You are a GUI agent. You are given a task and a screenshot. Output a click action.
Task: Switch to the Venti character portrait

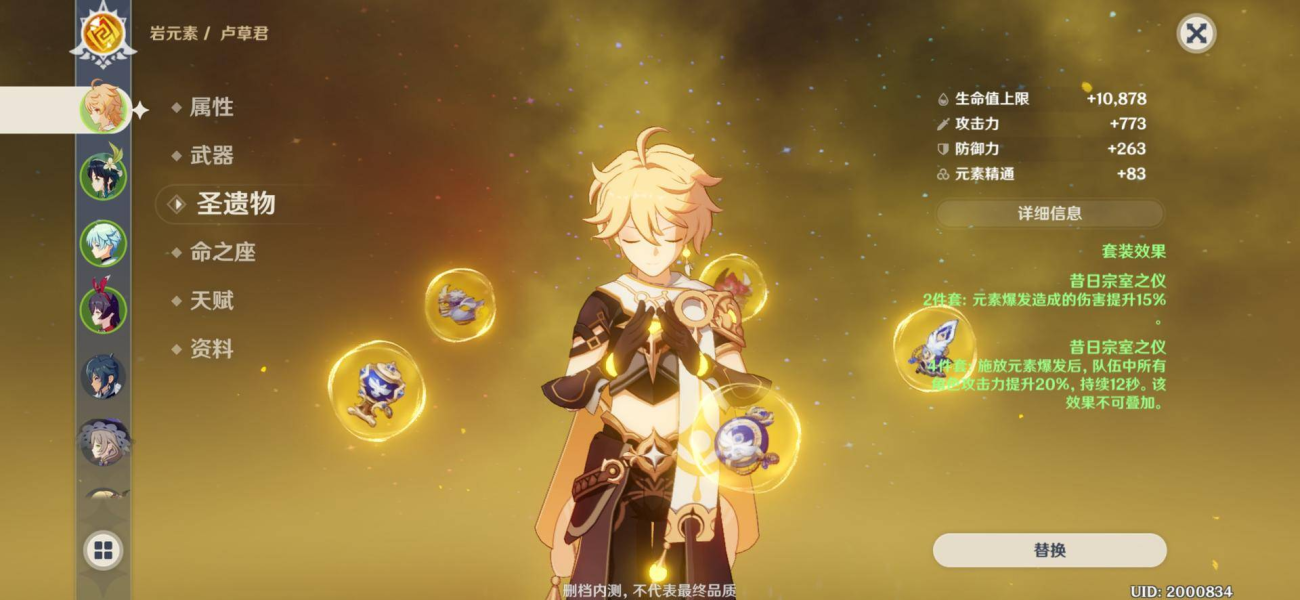point(103,176)
